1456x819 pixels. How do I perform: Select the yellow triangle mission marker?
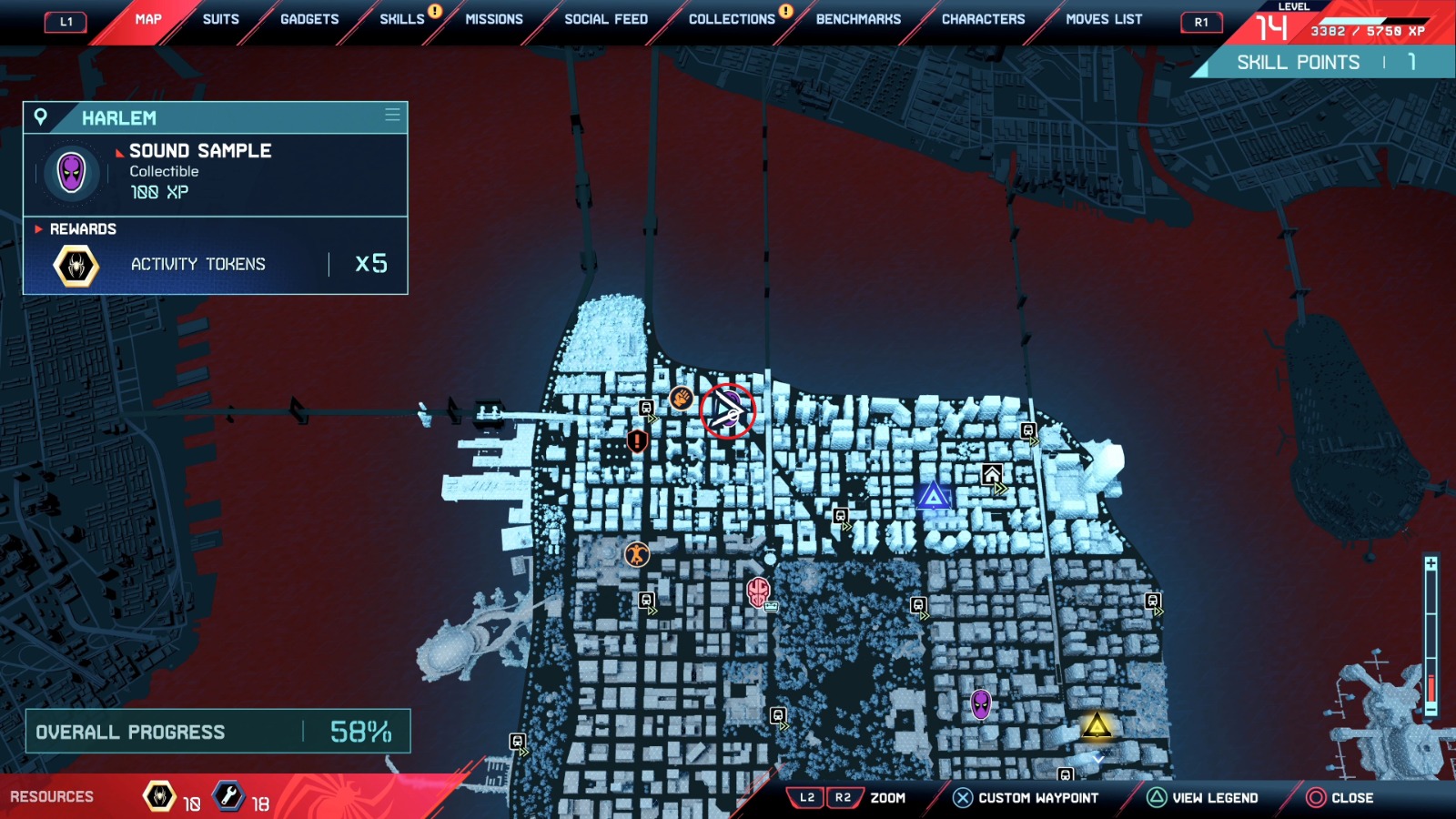pos(1097,725)
